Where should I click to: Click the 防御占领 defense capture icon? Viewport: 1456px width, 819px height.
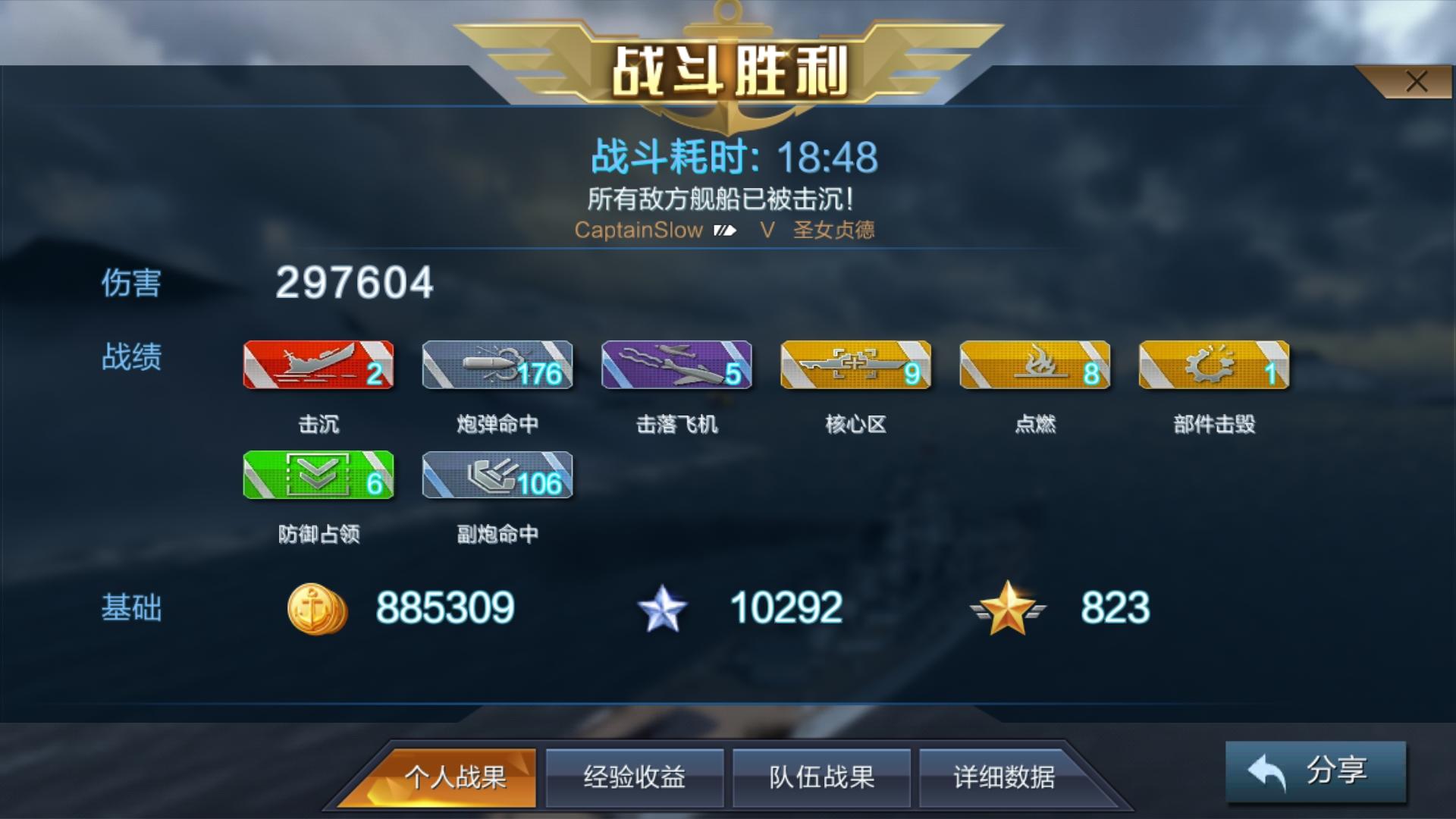pos(318,477)
